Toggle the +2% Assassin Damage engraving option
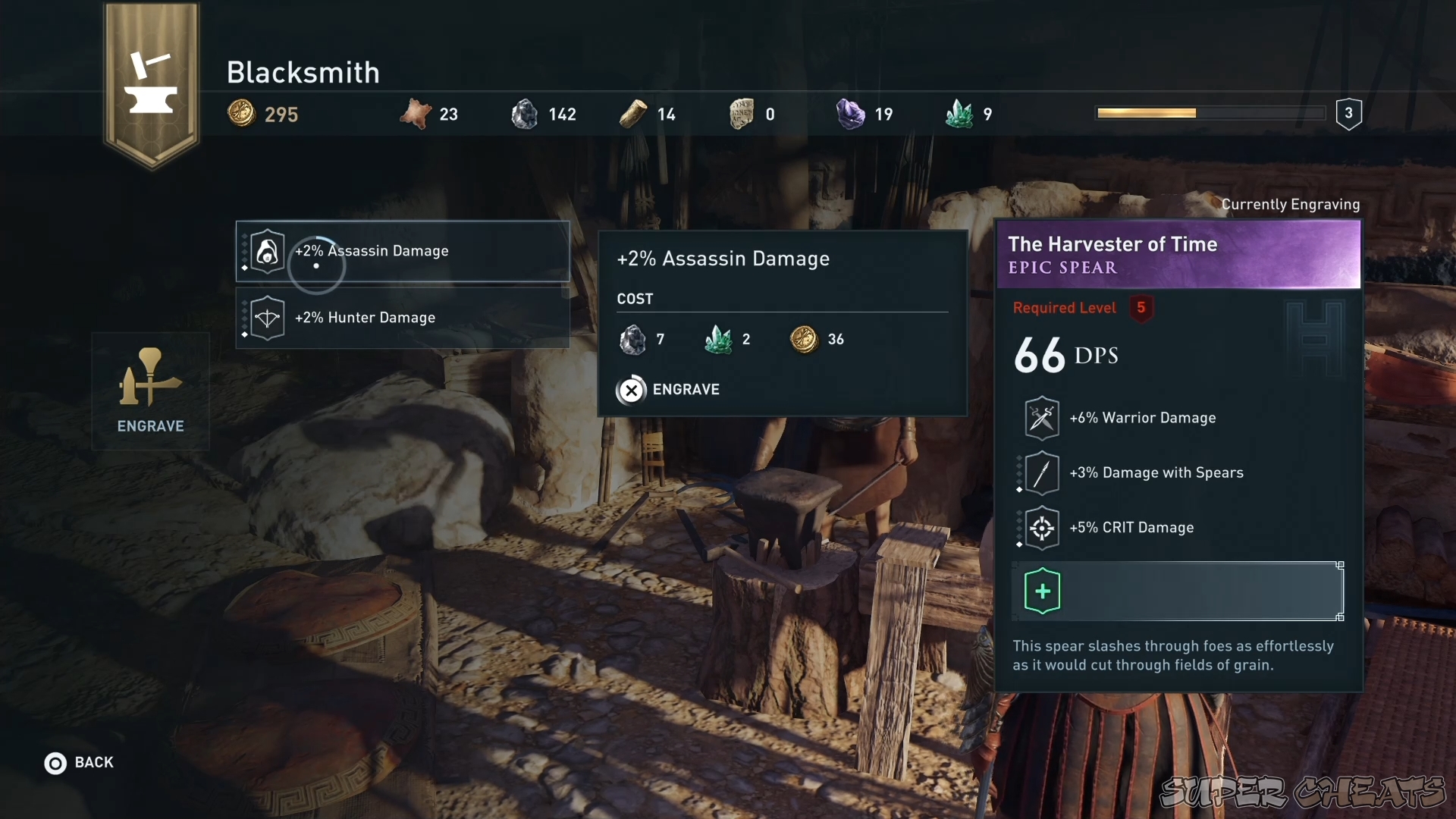Screen dimensions: 1456x819 click(402, 251)
